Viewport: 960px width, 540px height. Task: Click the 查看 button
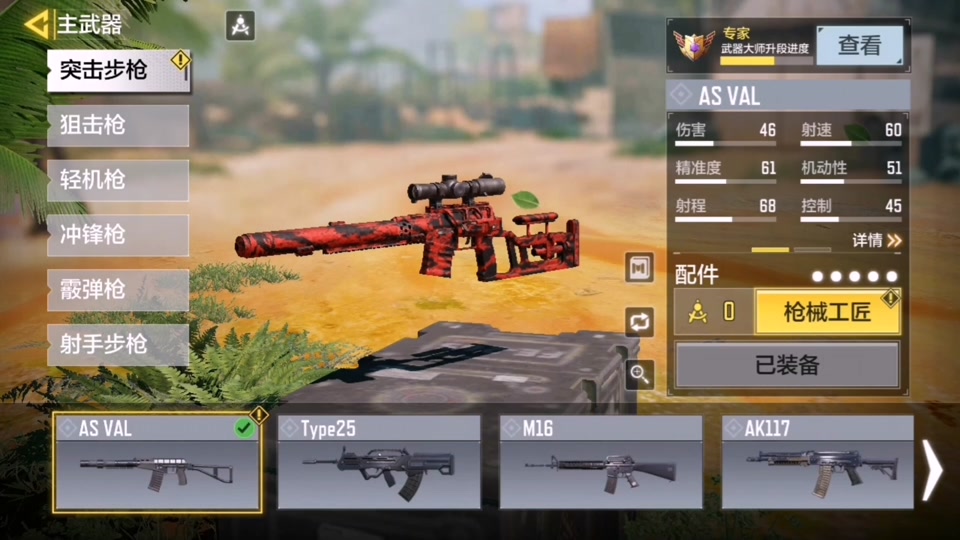pyautogui.click(x=859, y=45)
